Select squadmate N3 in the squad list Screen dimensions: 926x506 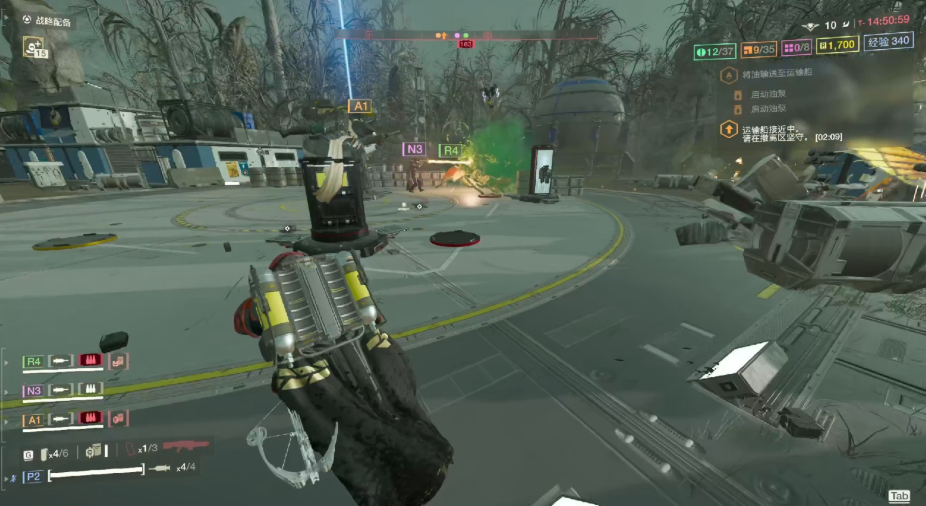33,390
